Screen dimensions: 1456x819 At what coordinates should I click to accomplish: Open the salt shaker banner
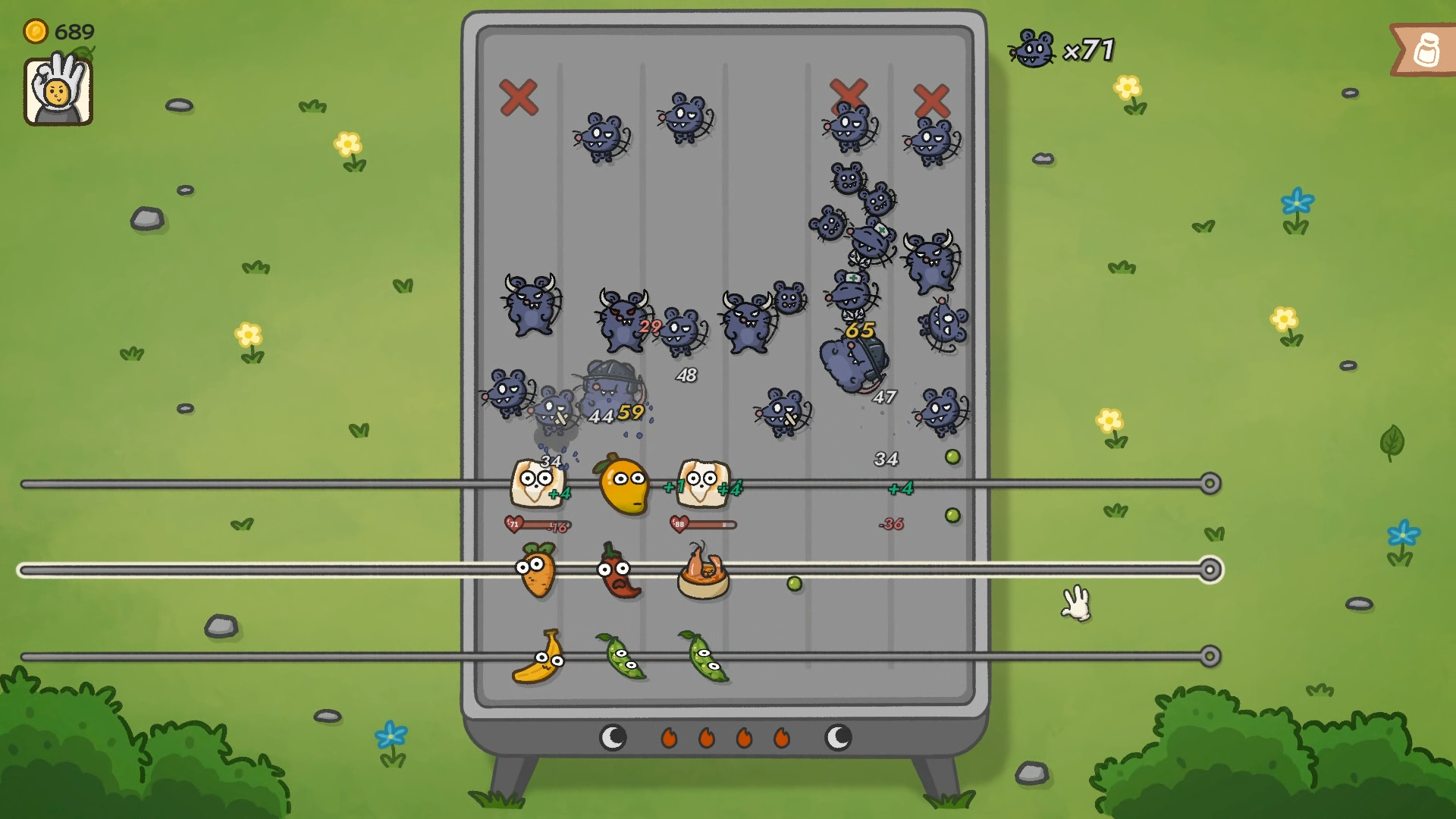point(1425,50)
